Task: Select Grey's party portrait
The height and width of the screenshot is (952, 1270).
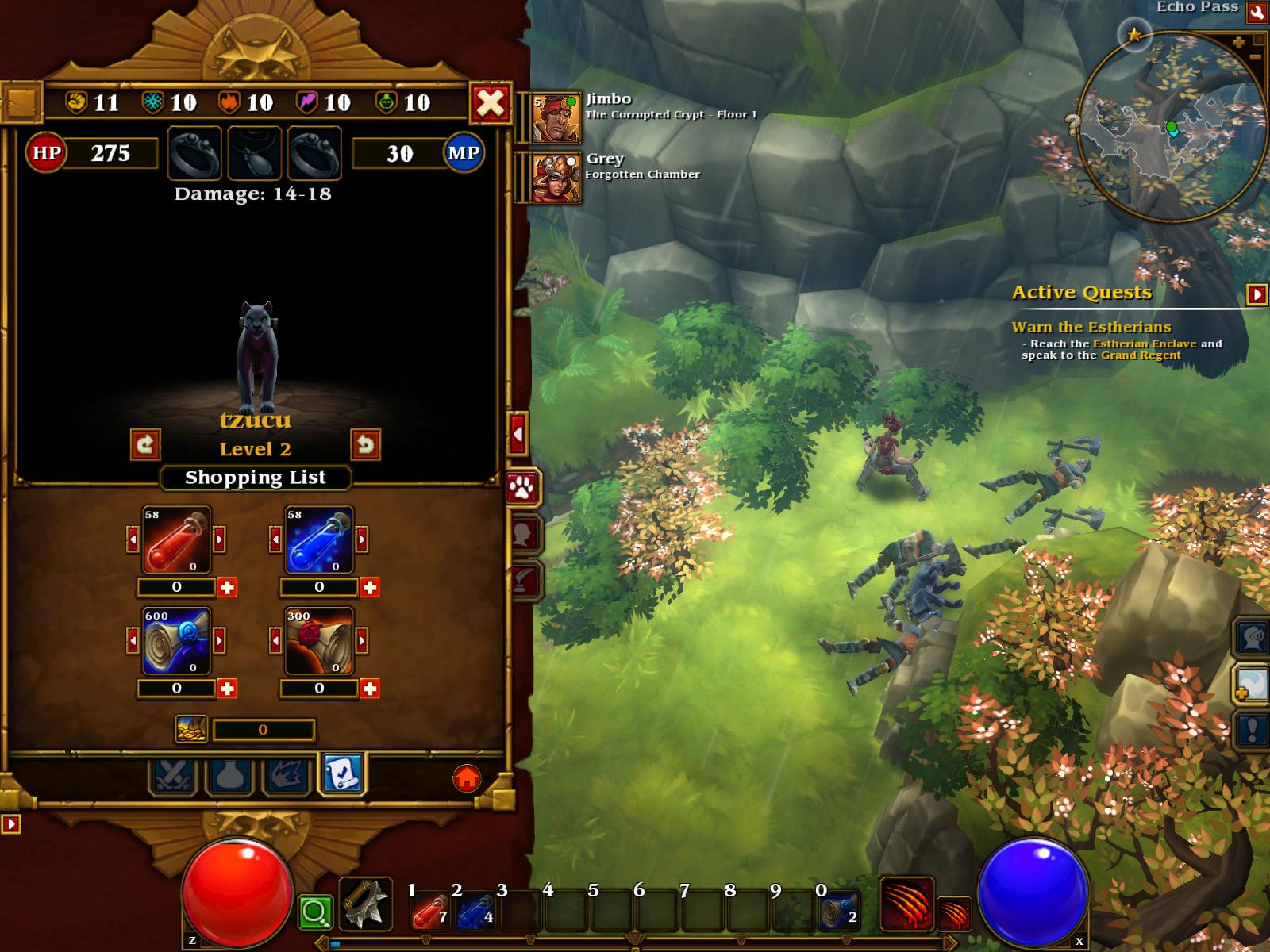Action: tap(556, 178)
